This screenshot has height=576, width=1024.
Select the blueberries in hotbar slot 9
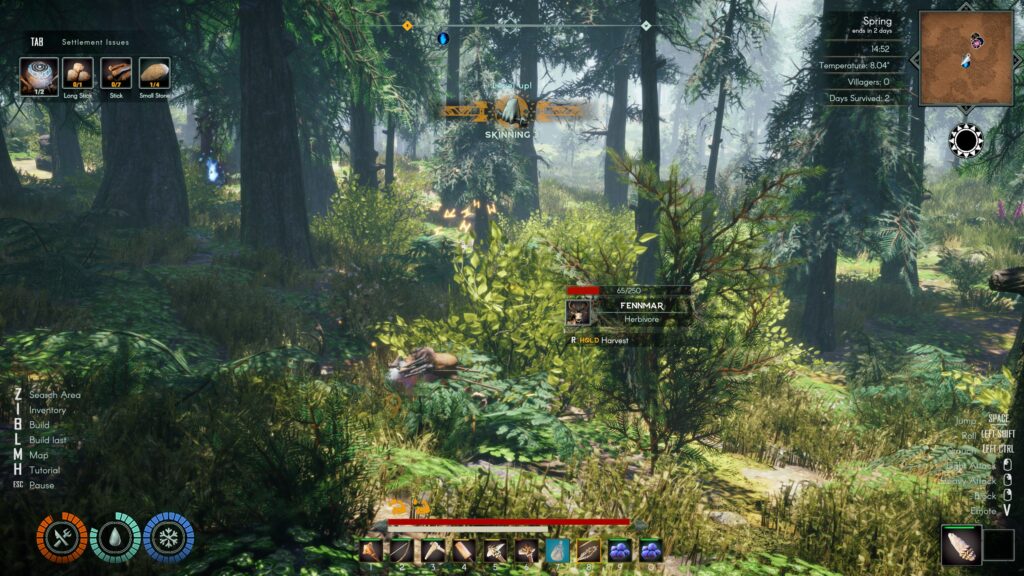pos(620,549)
